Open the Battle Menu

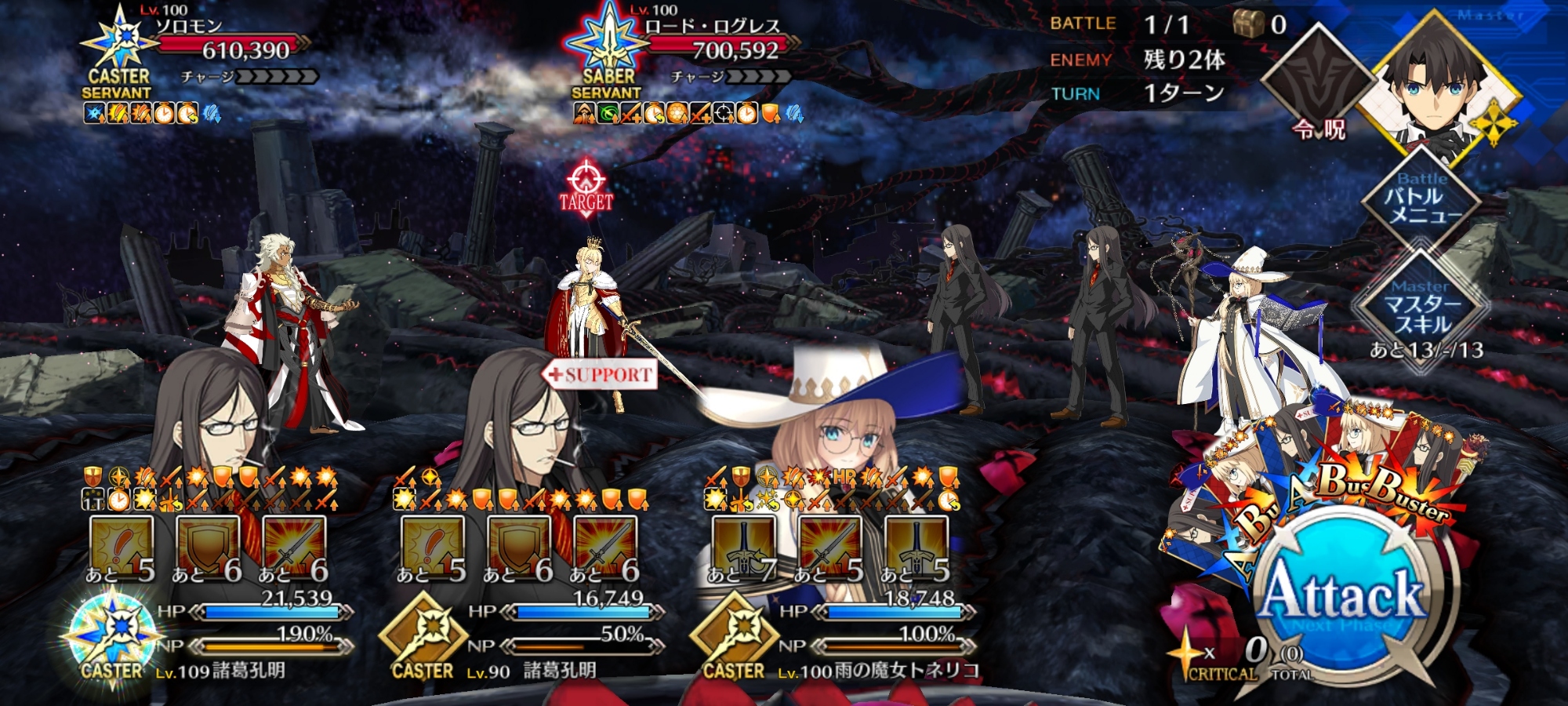(x=1421, y=203)
